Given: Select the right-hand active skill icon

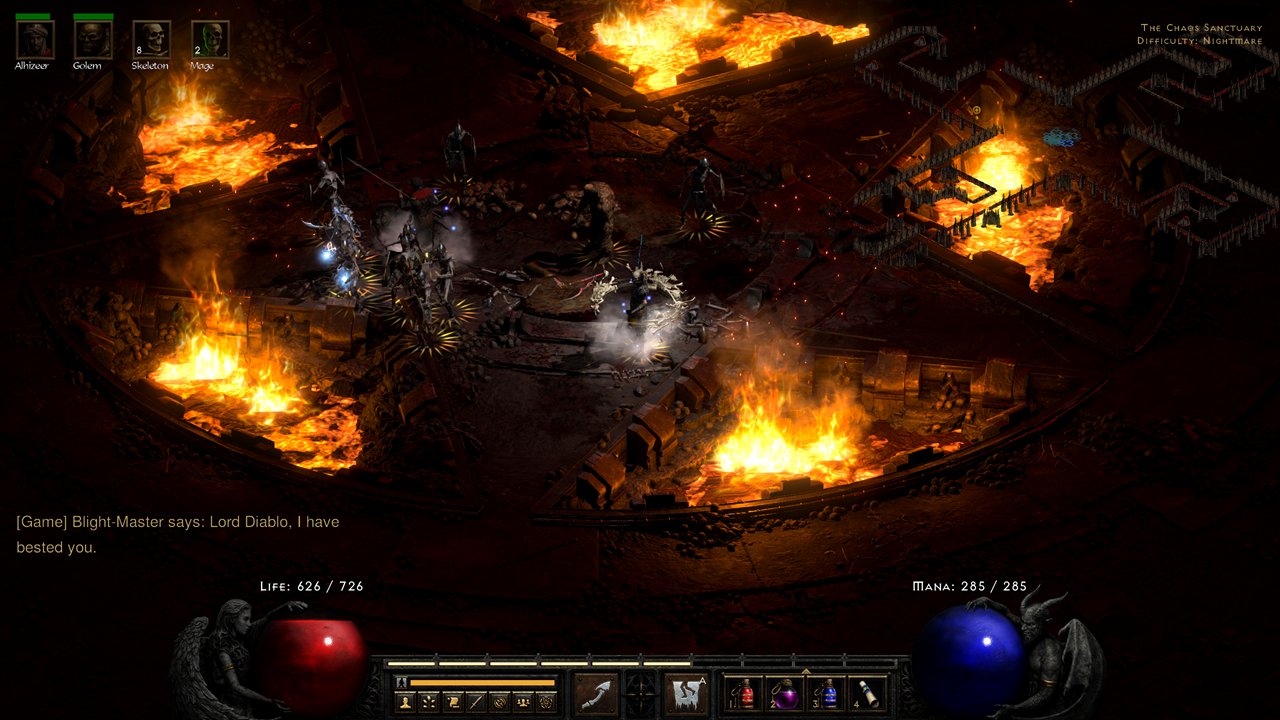Looking at the screenshot, I should [687, 692].
